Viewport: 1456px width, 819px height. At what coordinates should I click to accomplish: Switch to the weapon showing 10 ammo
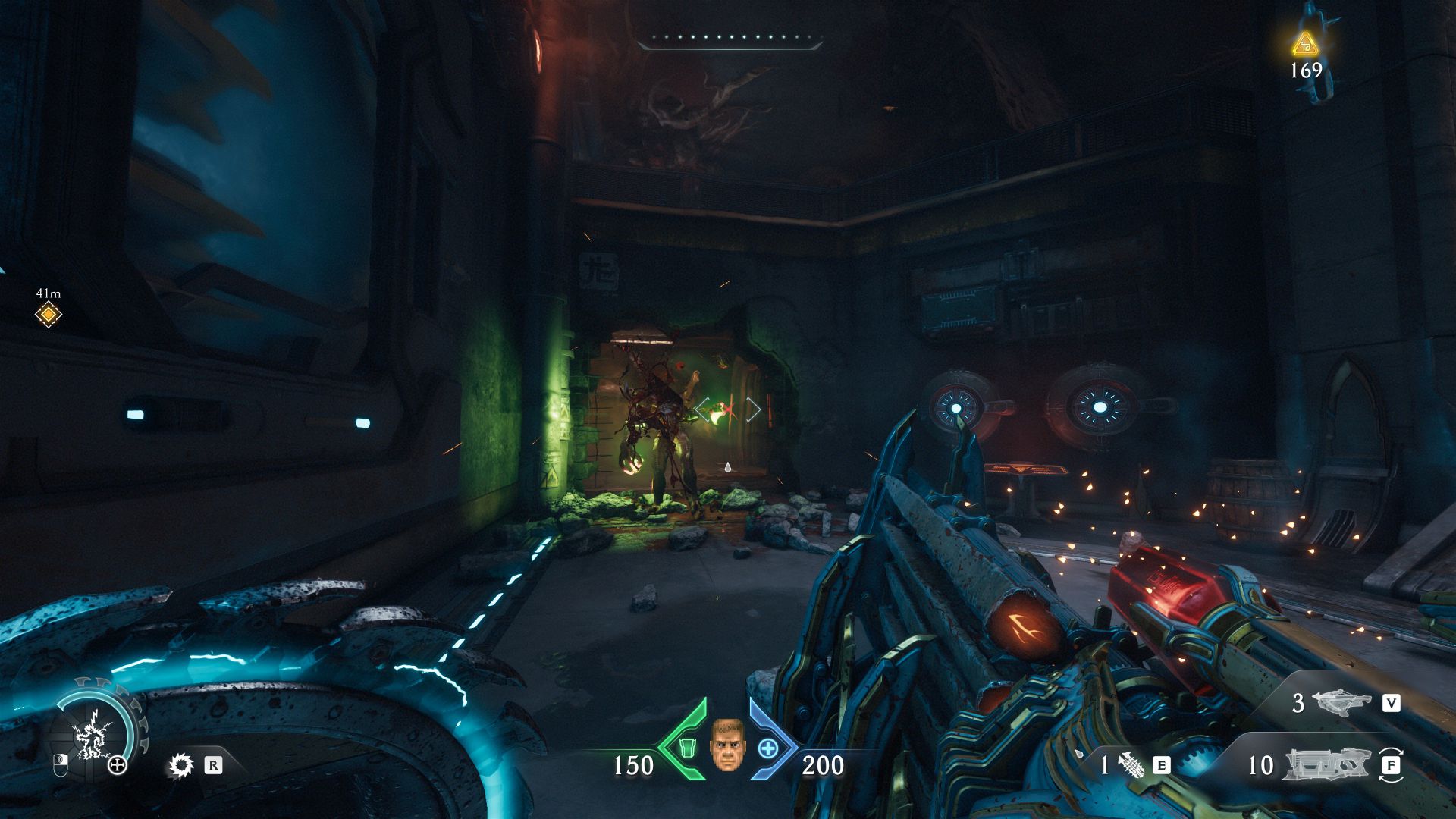(x=1327, y=764)
